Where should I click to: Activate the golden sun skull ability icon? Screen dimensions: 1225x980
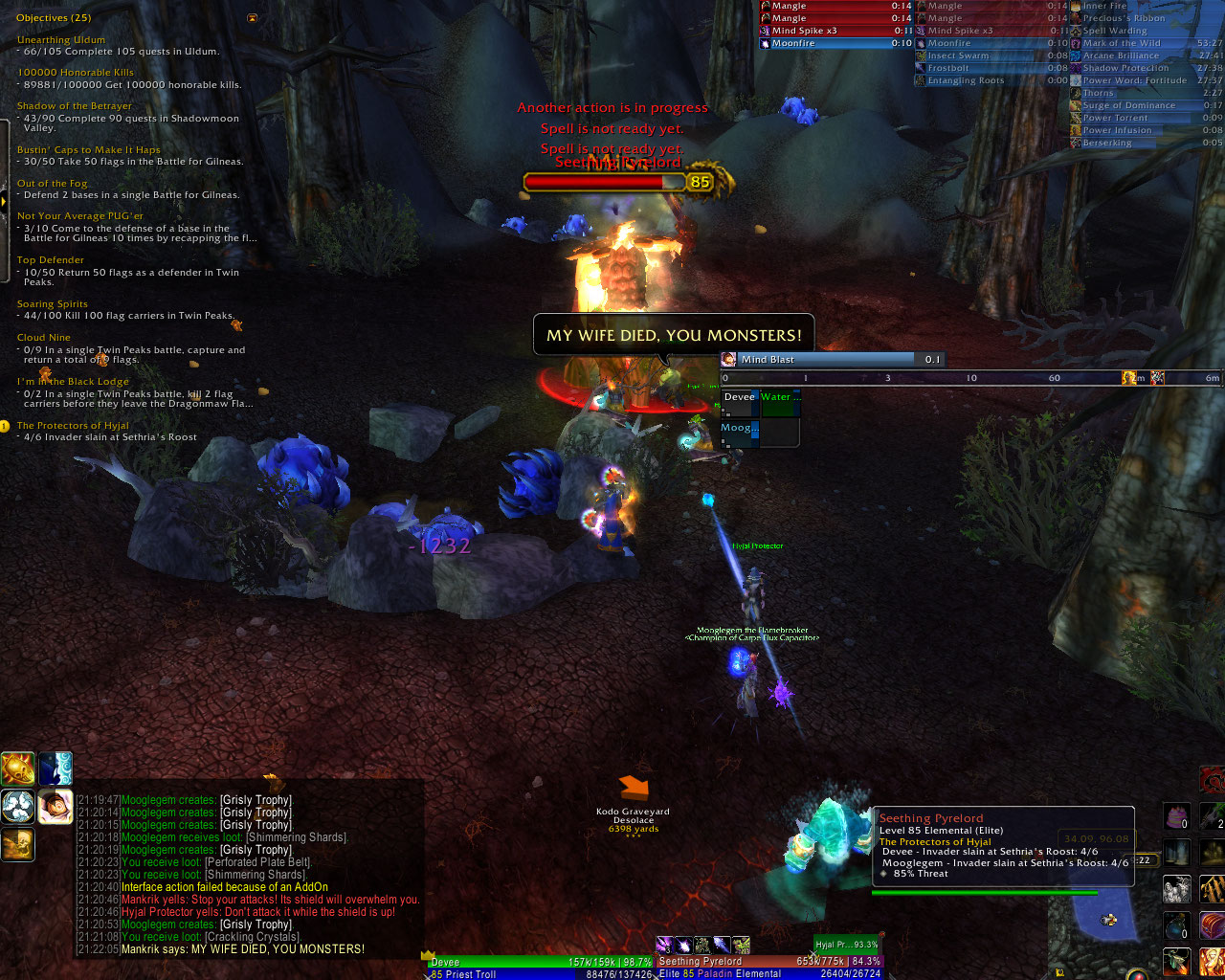17,768
